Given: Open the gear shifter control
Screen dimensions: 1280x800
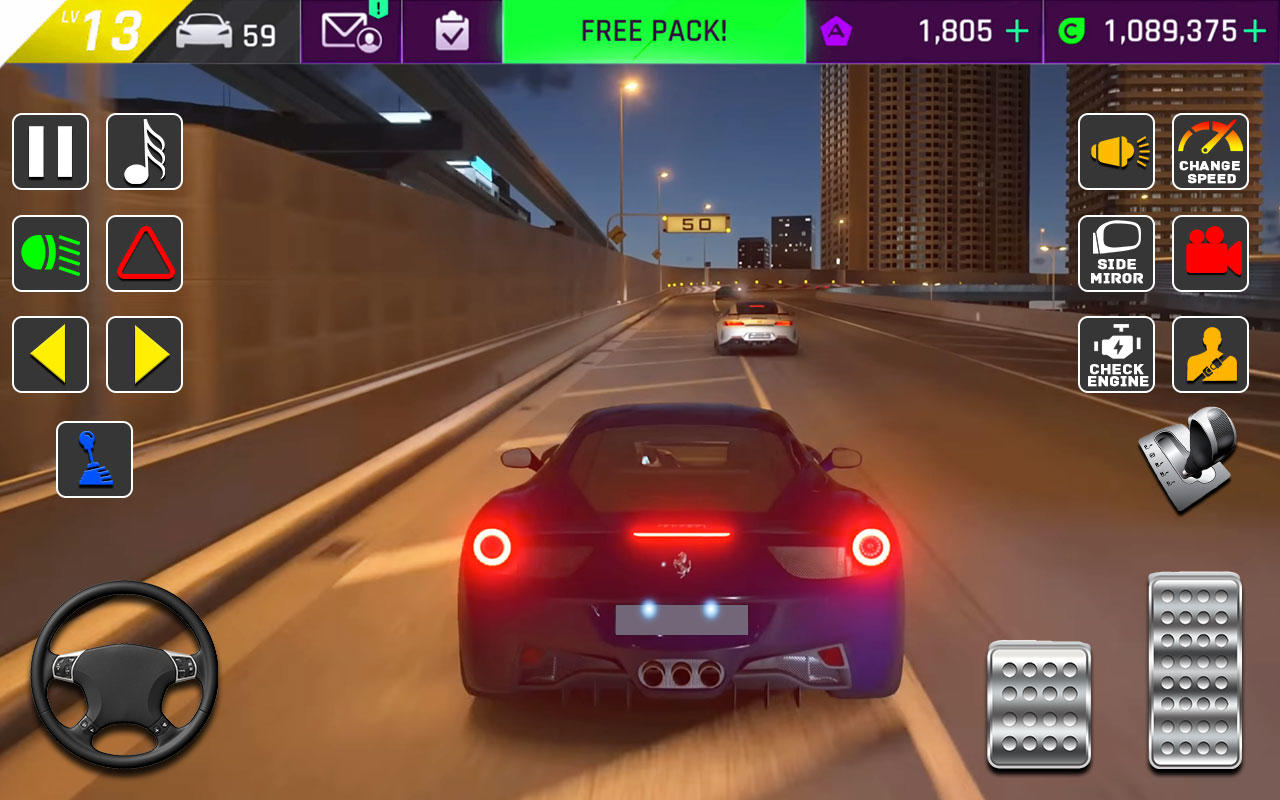Looking at the screenshot, I should point(93,459).
